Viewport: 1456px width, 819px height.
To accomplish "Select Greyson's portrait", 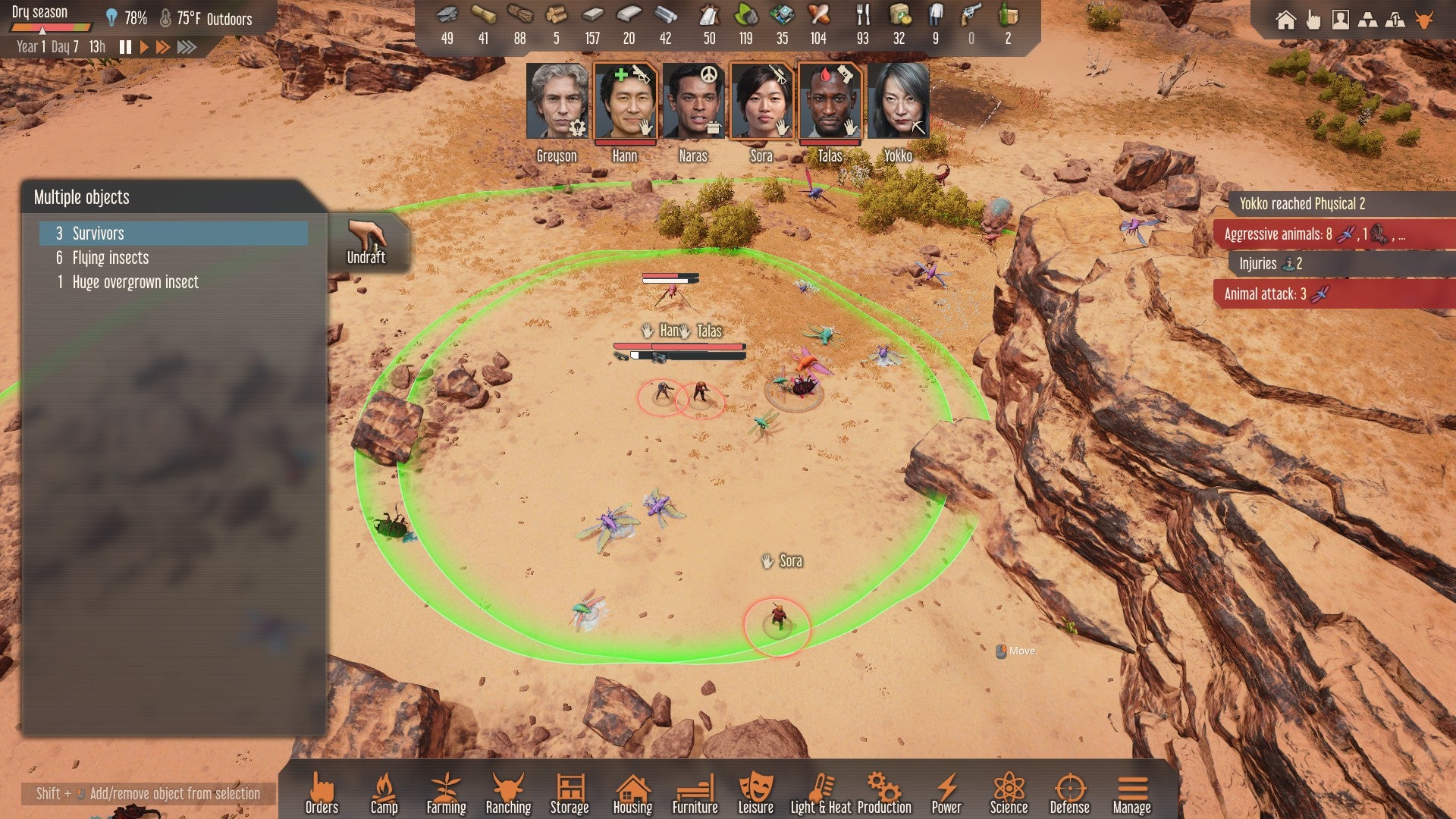I will point(557,102).
